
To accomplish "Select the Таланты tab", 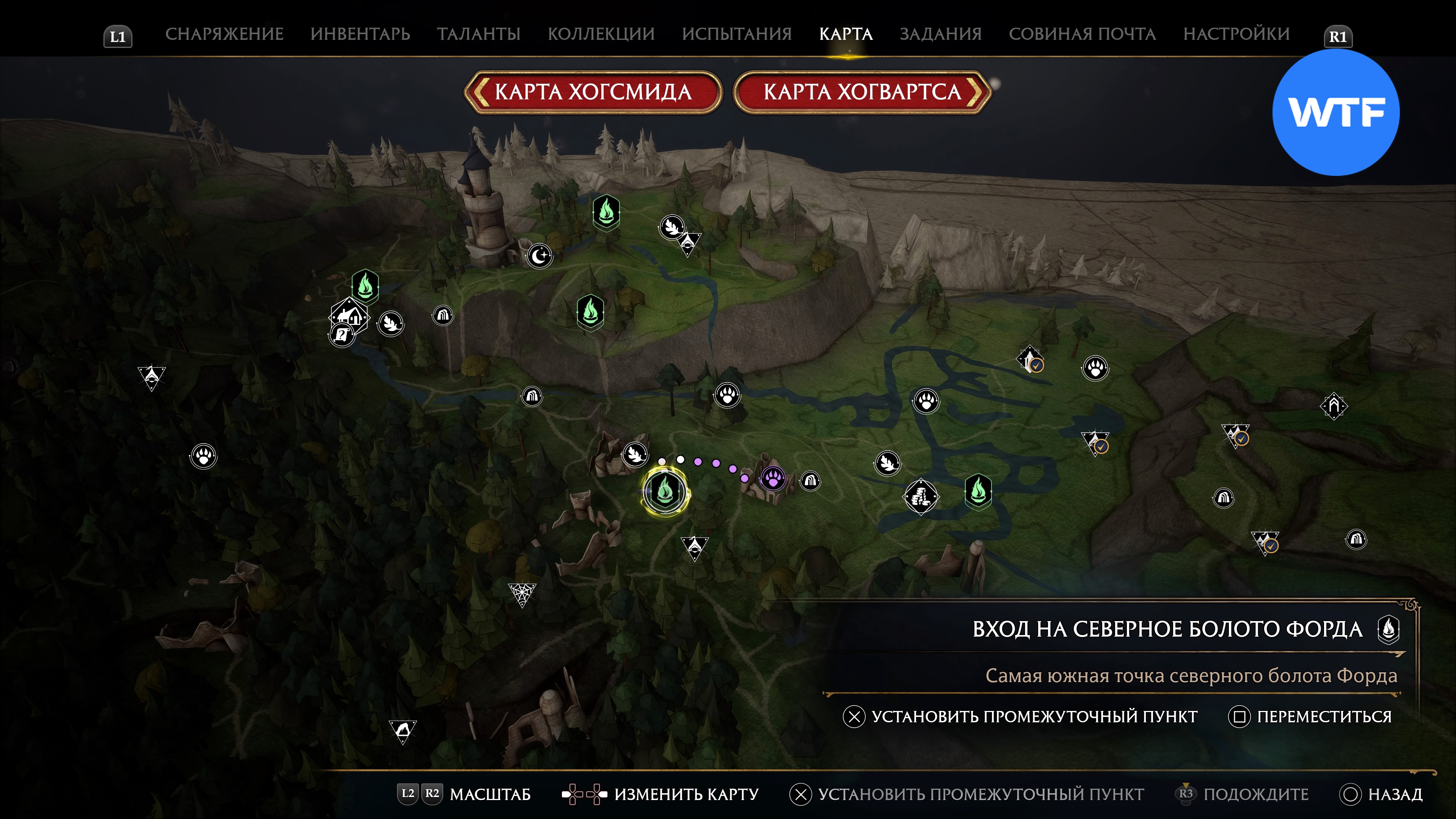I will coord(478,34).
